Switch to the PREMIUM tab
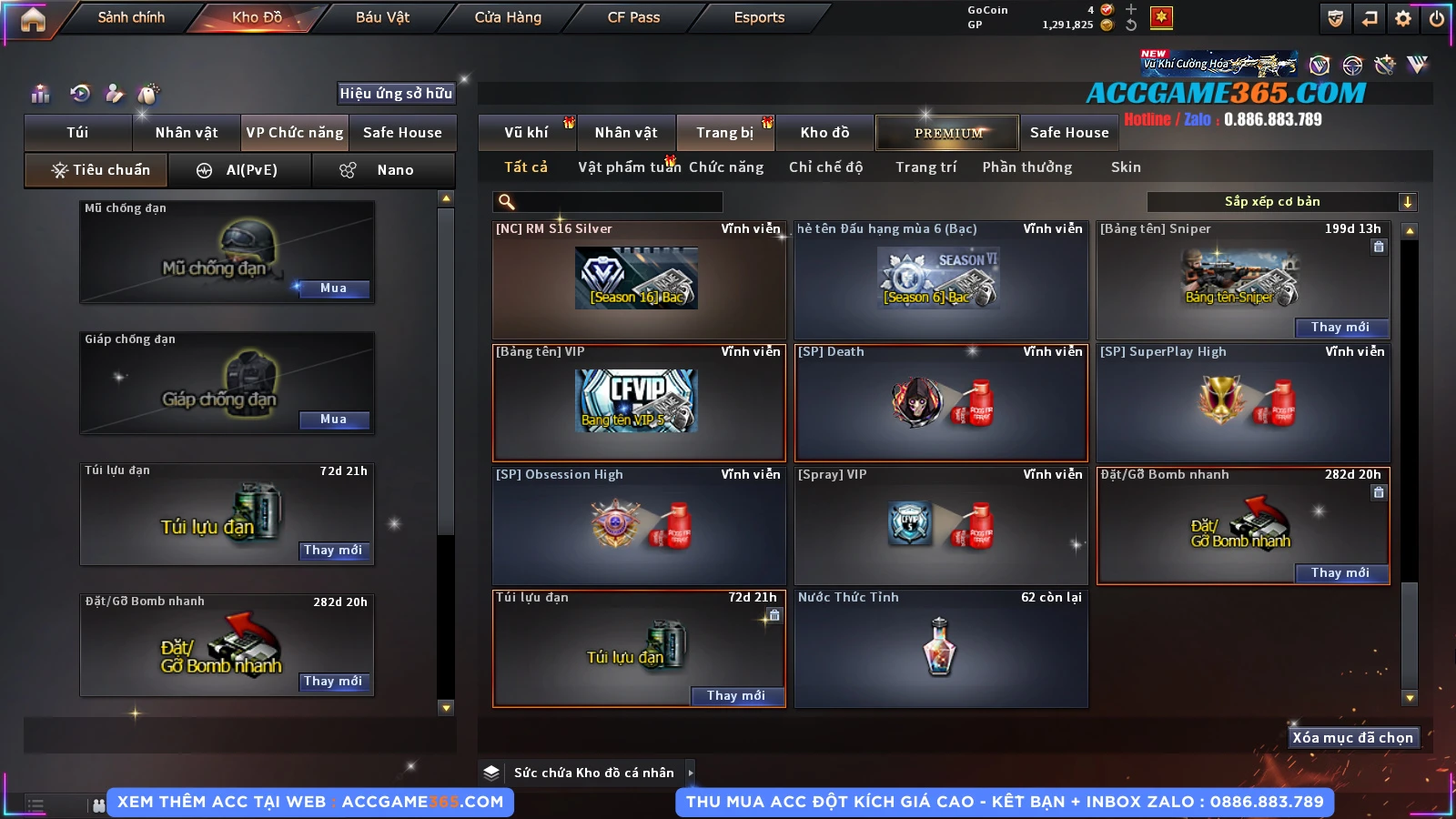 pos(948,133)
